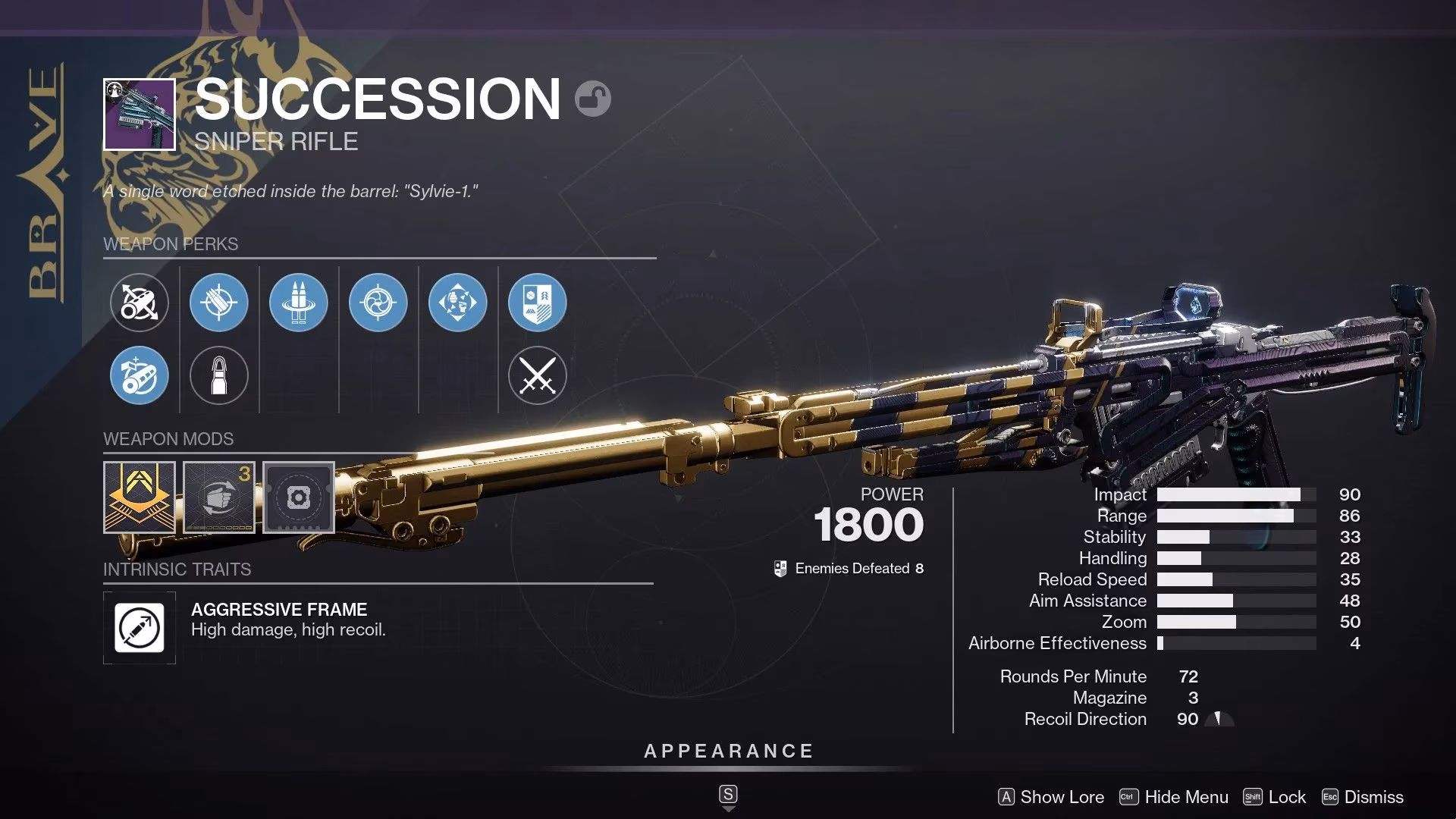Screen dimensions: 1456x819
Task: Select the fluted barrel spiral perk icon
Action: click(378, 302)
